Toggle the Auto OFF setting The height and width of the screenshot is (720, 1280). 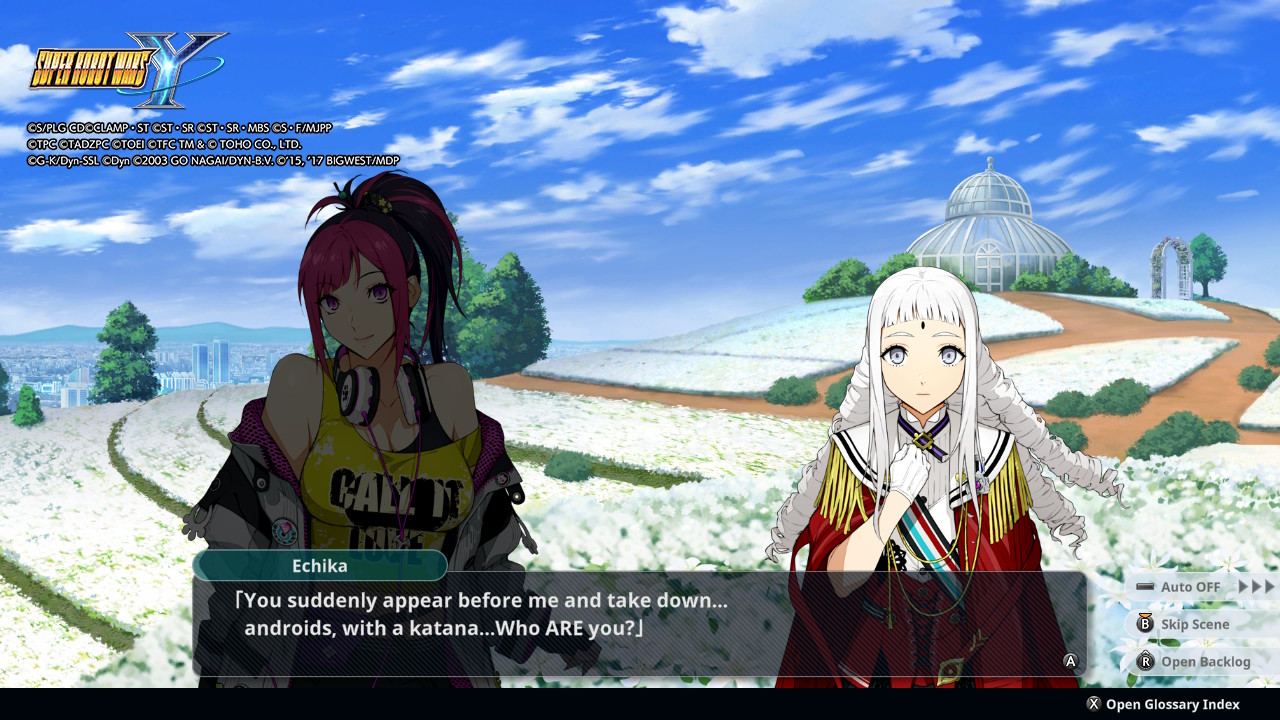[1180, 587]
